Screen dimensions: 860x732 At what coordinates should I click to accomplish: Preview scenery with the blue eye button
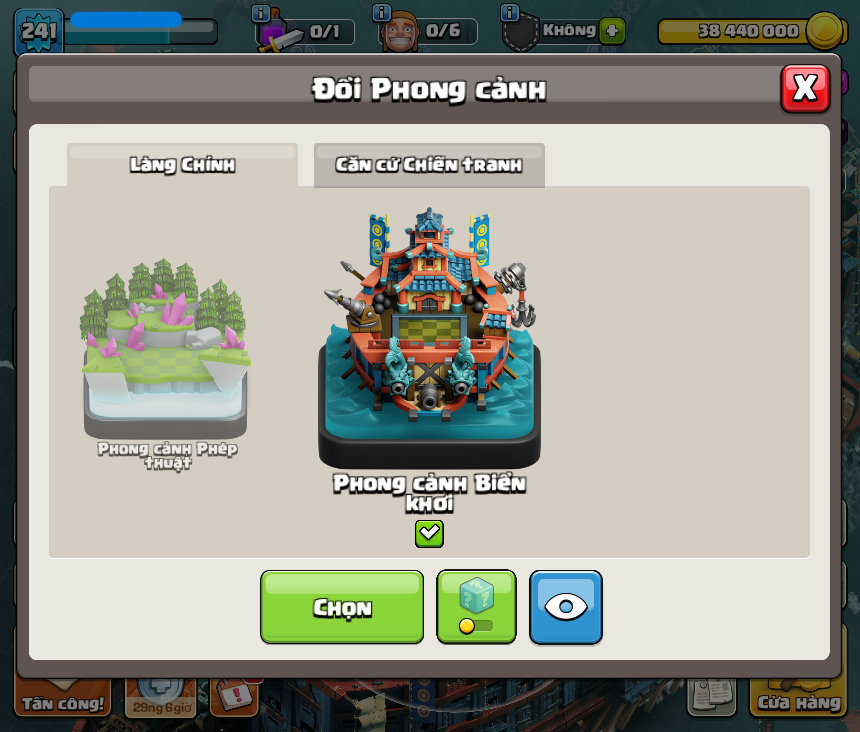566,607
